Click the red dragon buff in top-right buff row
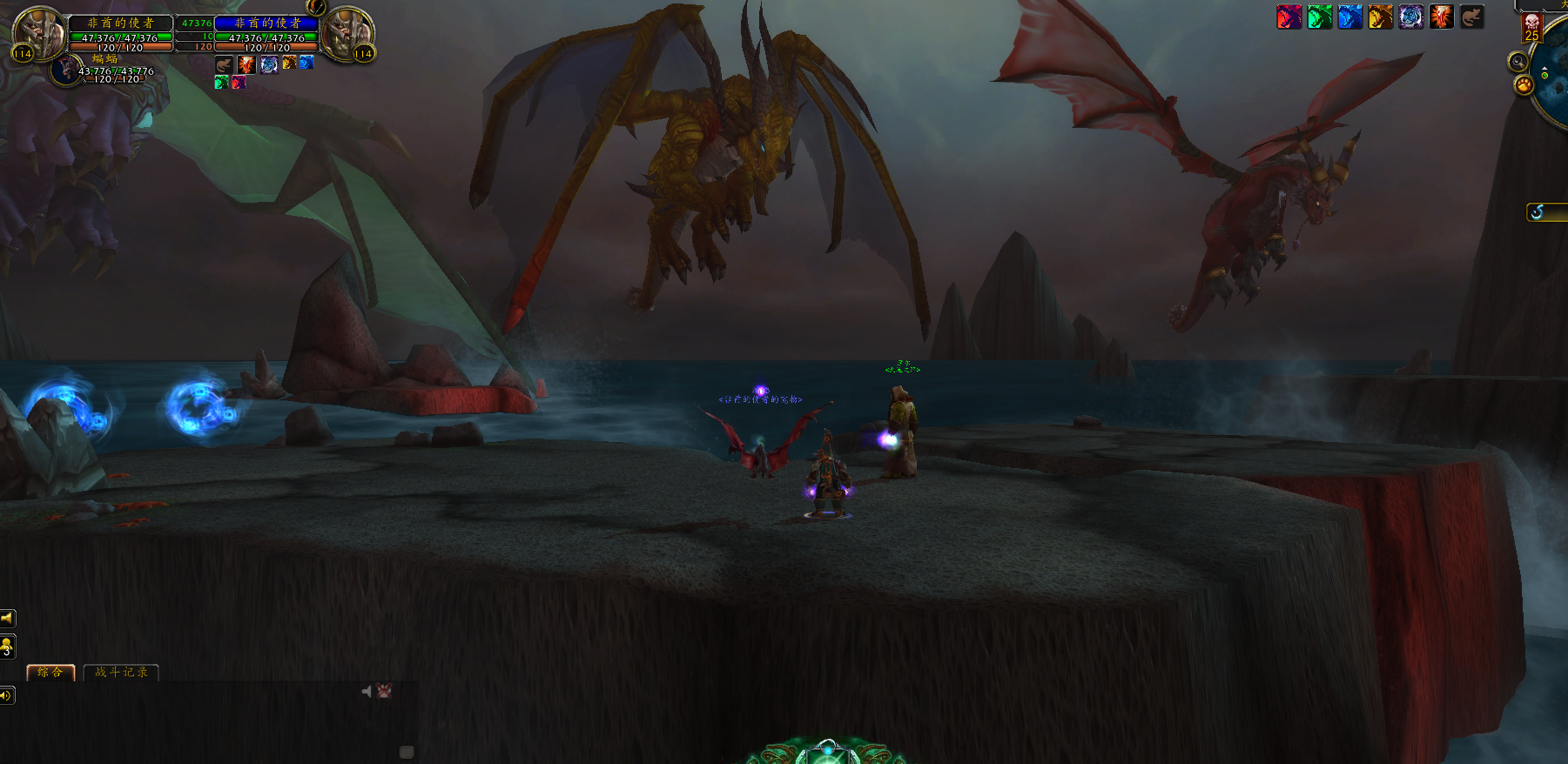The image size is (1568, 764). coord(1289,17)
